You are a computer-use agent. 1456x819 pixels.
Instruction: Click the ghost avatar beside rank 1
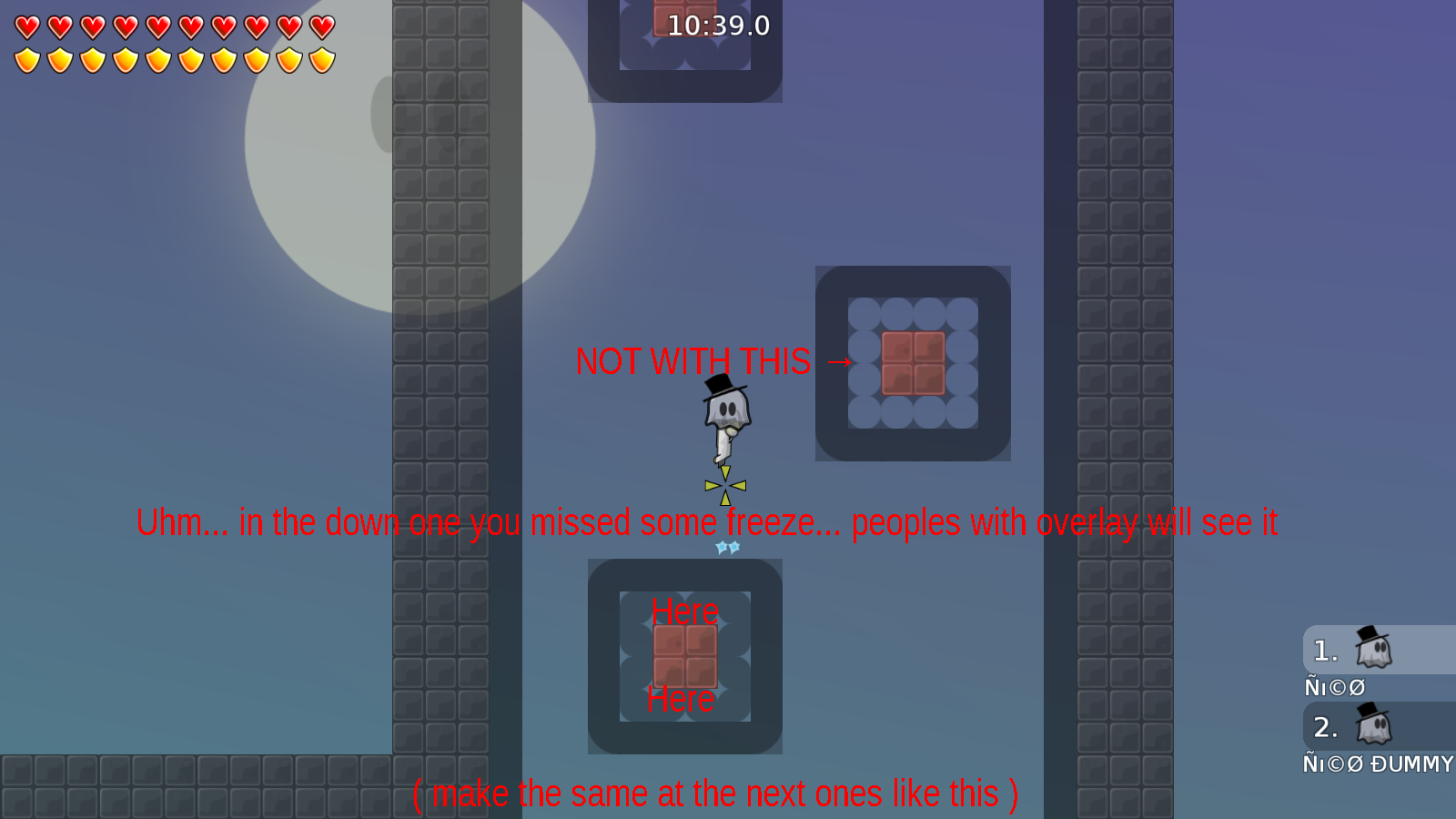tap(1374, 650)
